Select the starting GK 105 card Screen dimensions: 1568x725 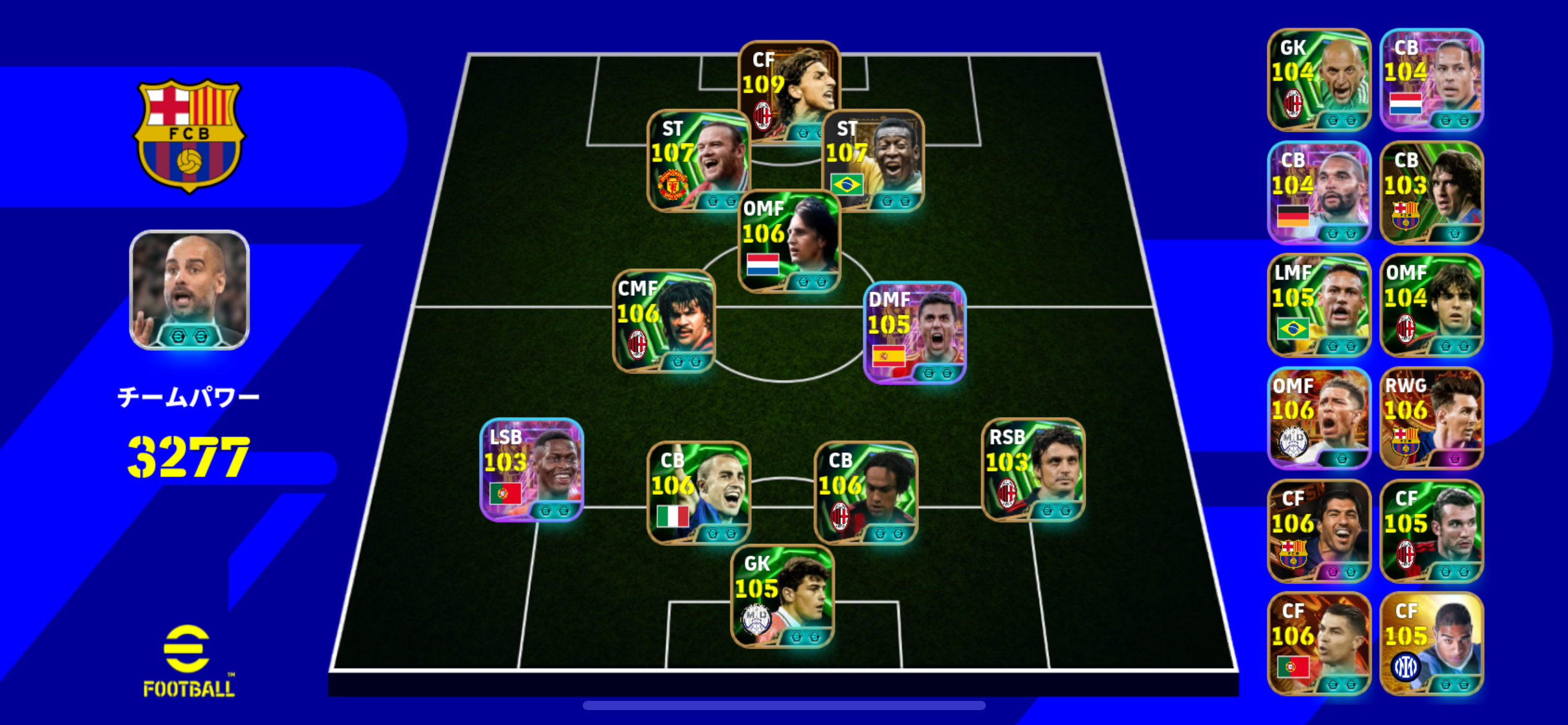point(782,596)
